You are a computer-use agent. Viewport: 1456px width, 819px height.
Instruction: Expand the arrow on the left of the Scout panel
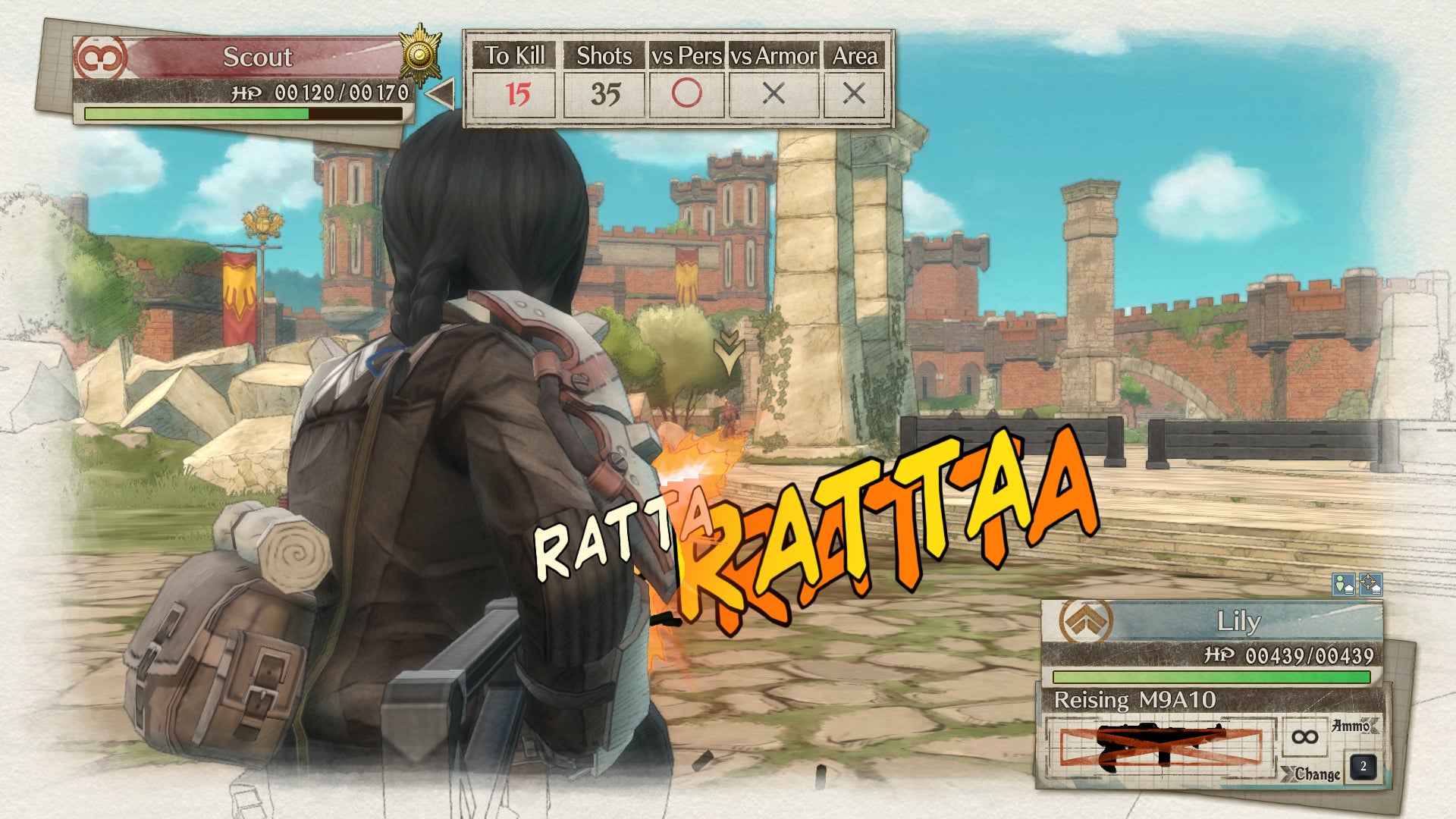coord(438,93)
